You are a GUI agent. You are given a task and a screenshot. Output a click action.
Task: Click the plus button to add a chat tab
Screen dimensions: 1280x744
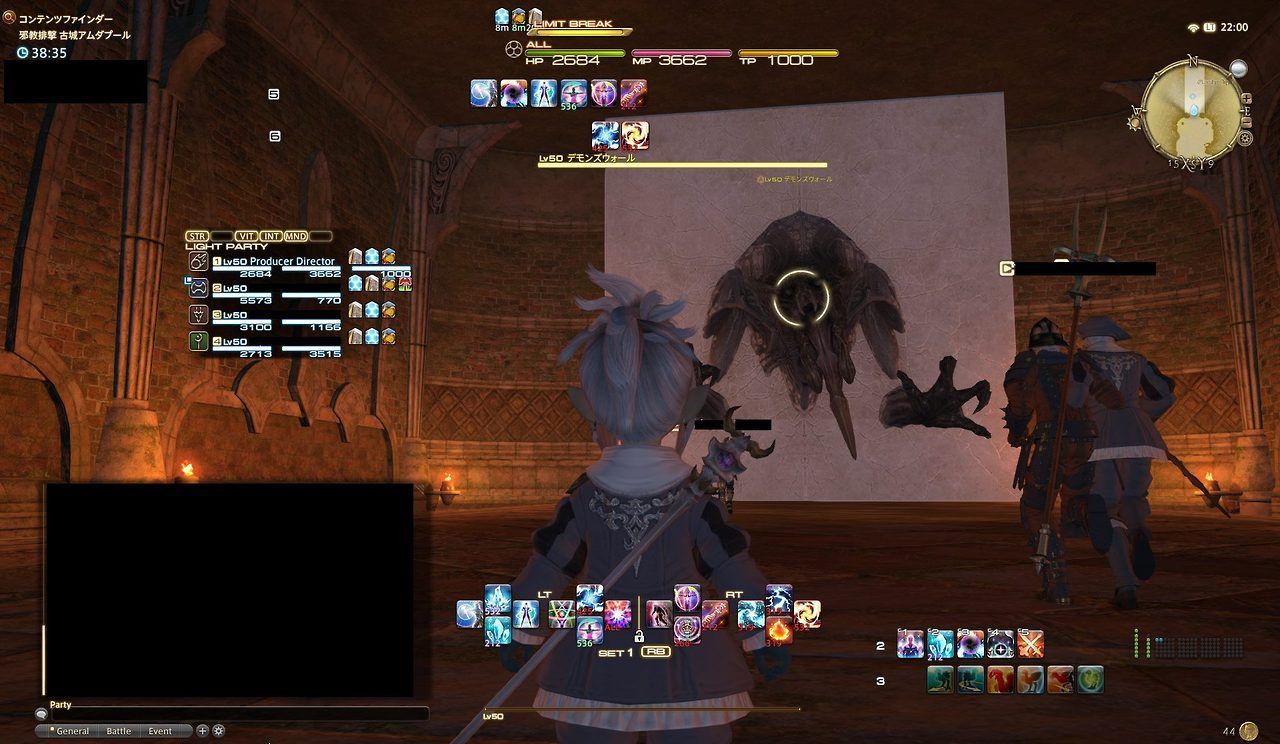coord(202,731)
